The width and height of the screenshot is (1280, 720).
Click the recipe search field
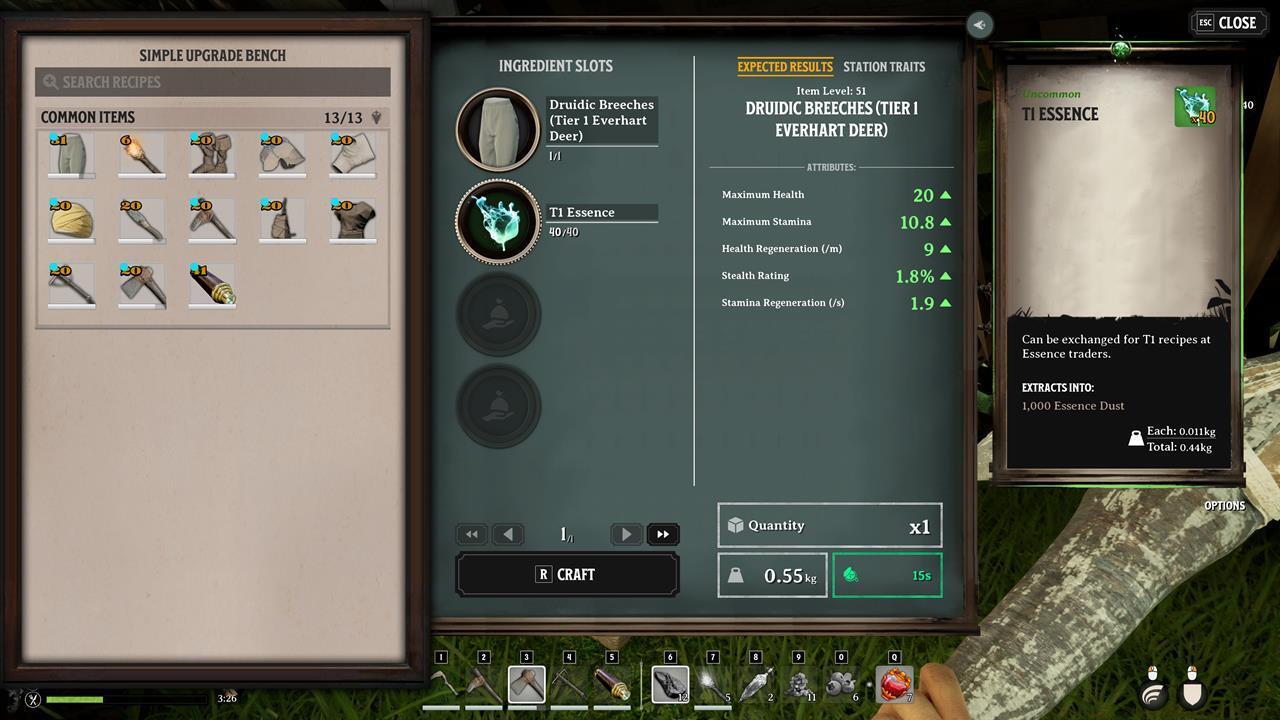tap(212, 81)
